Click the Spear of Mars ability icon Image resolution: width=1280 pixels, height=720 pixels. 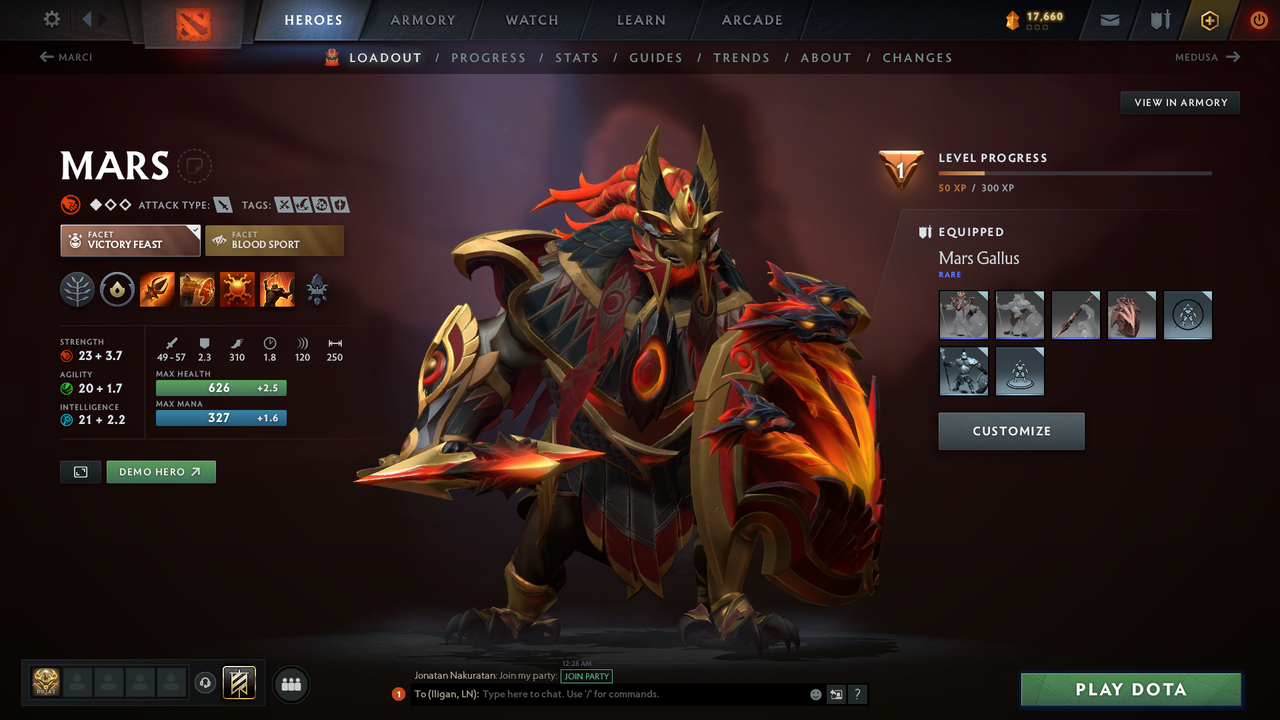coord(157,289)
